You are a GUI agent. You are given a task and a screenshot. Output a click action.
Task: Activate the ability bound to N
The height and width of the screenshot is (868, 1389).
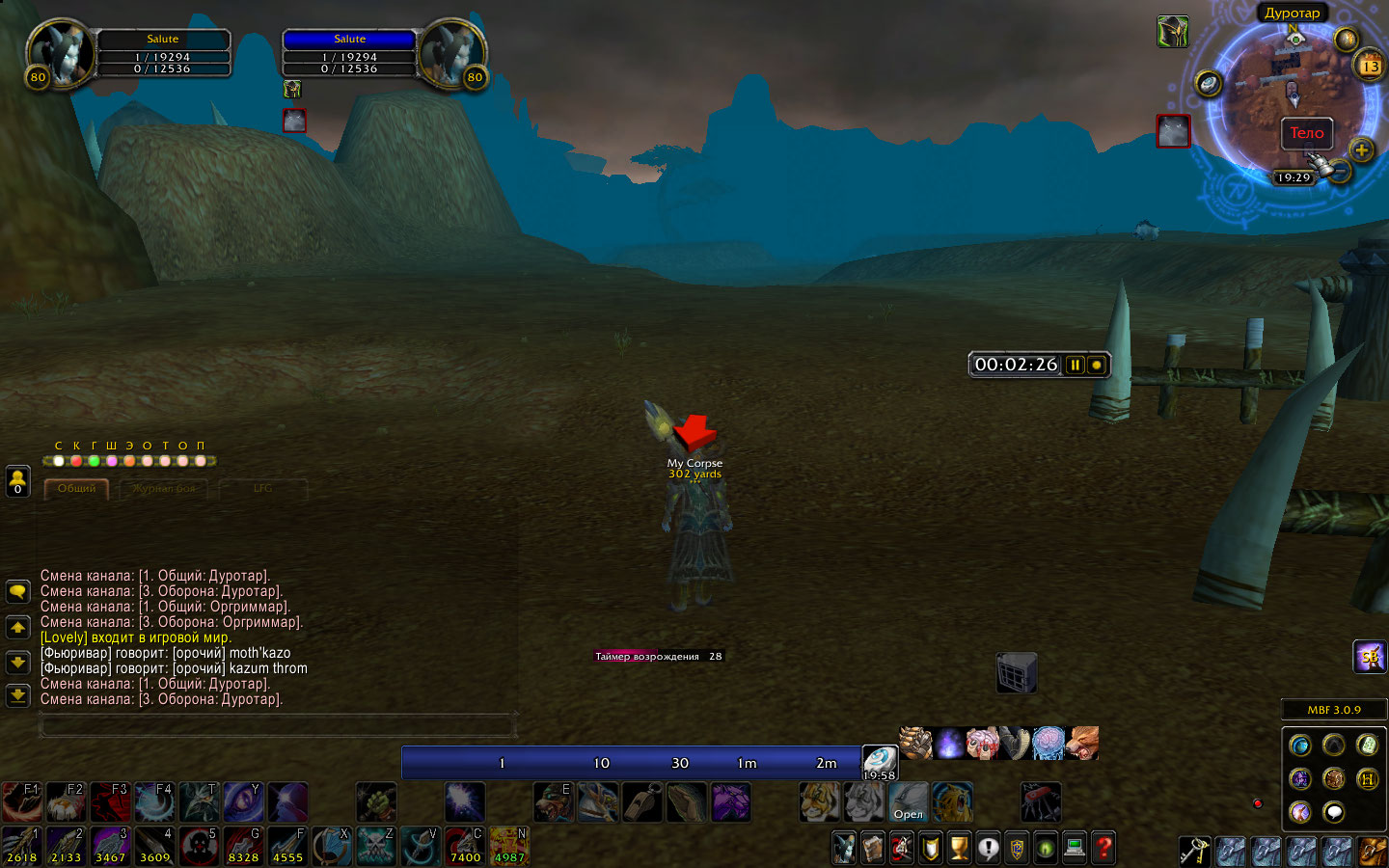(x=508, y=846)
